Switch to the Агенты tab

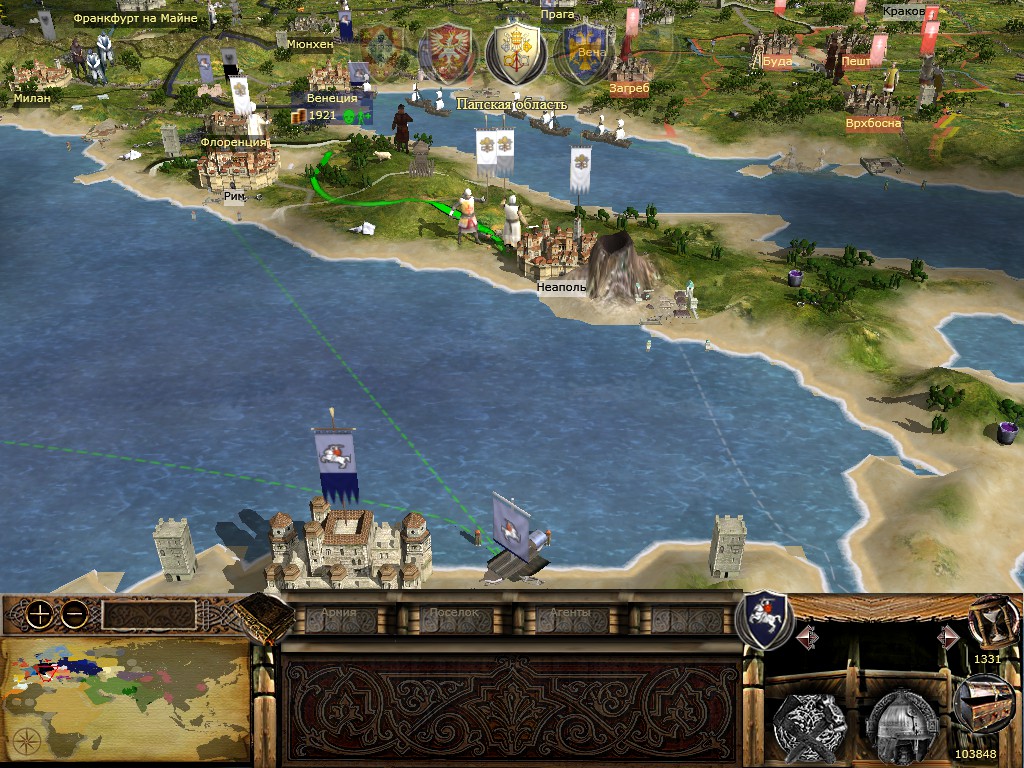[x=571, y=614]
